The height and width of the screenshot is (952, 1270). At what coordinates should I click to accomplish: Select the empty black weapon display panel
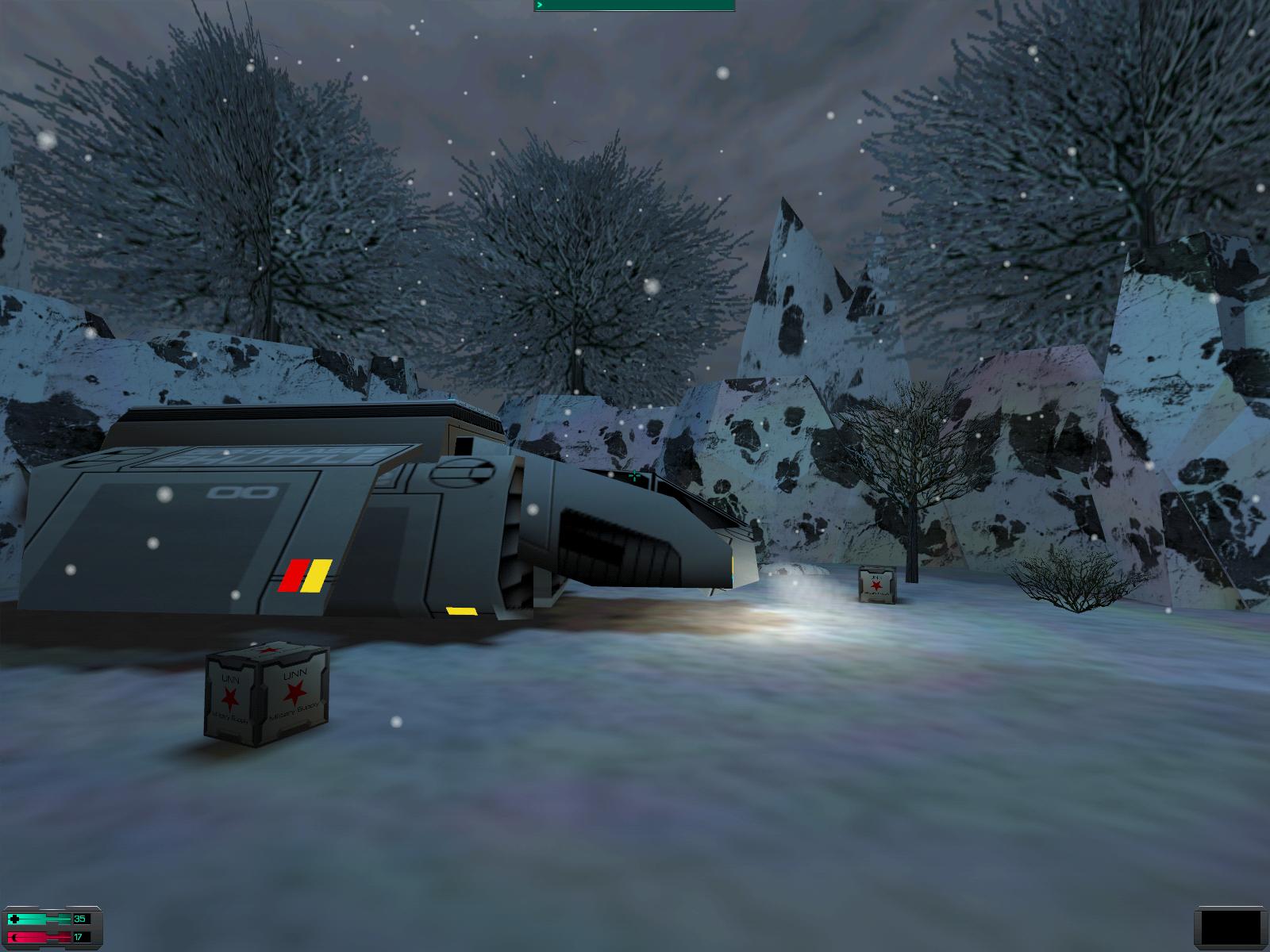tap(1229, 927)
